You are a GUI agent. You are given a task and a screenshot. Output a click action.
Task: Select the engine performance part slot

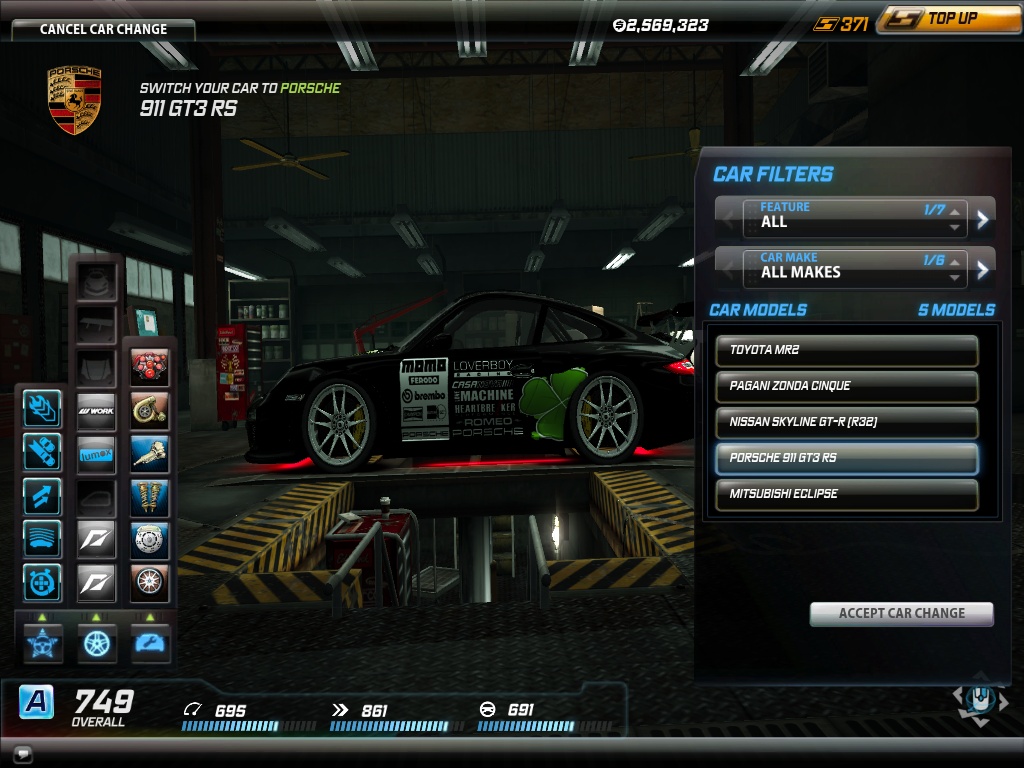(150, 368)
